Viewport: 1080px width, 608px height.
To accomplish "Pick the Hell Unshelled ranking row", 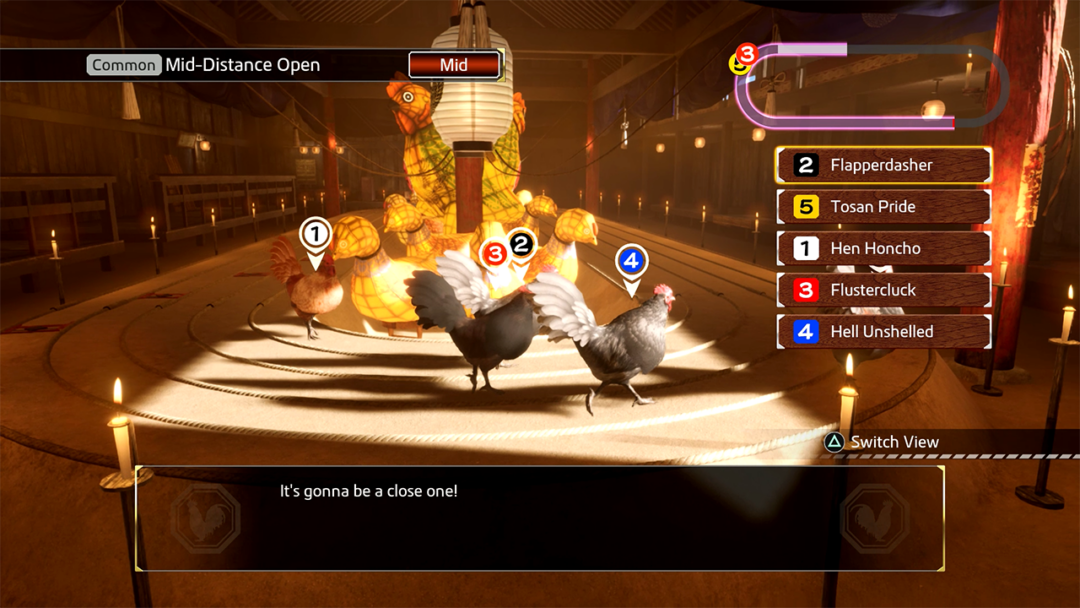I will (x=883, y=331).
